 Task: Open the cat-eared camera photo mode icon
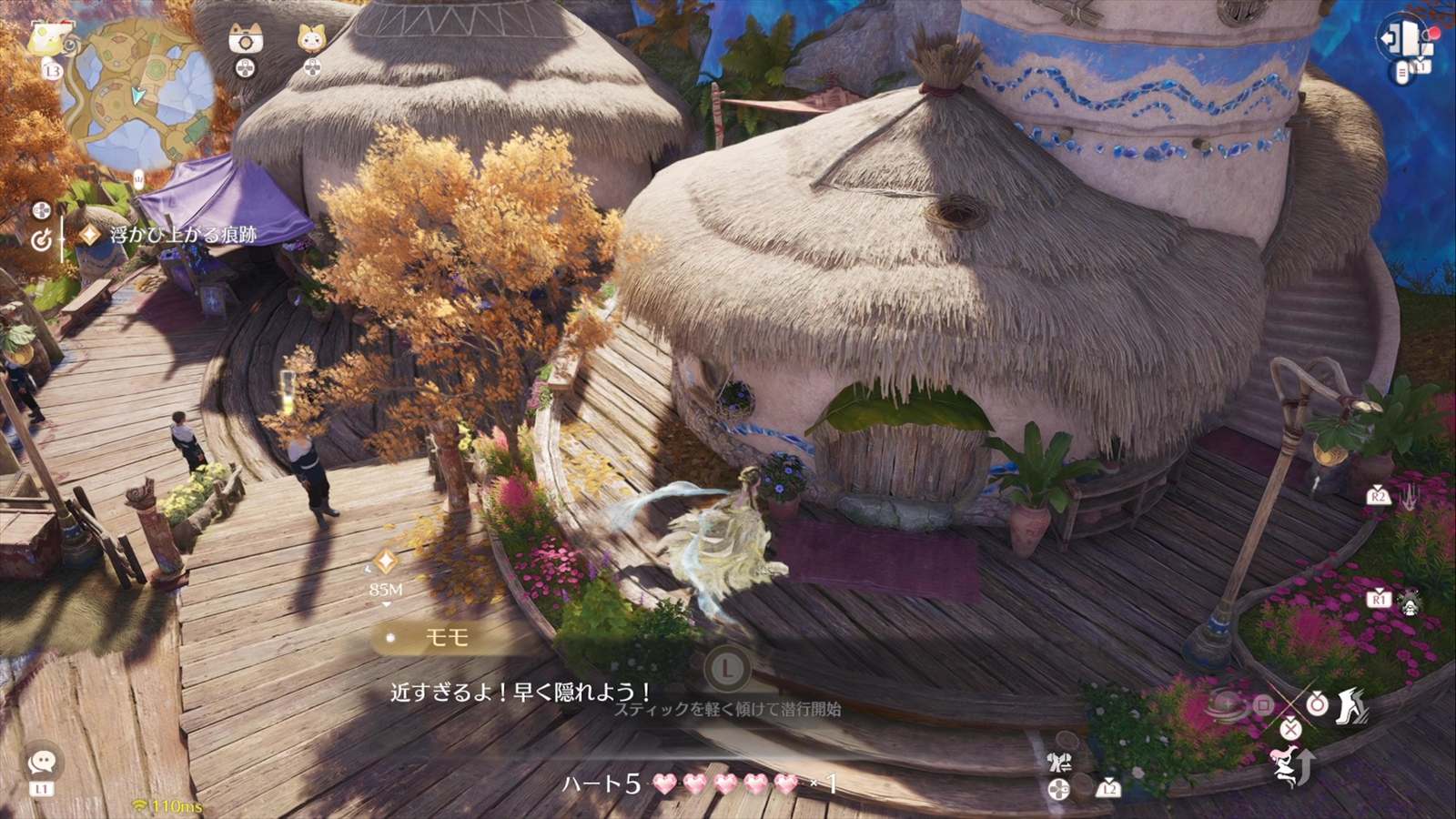pyautogui.click(x=245, y=38)
